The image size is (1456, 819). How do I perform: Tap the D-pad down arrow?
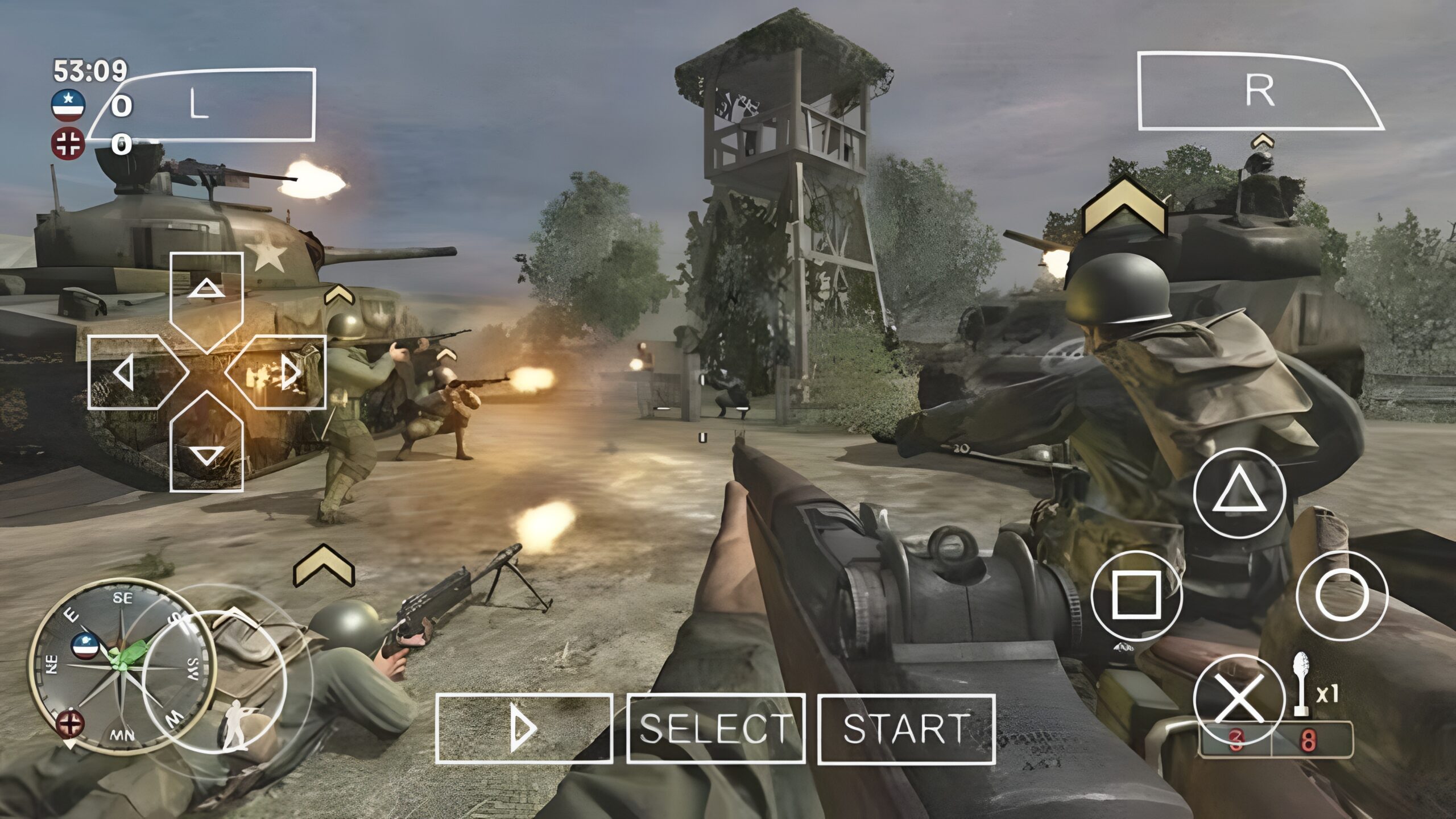pos(206,449)
